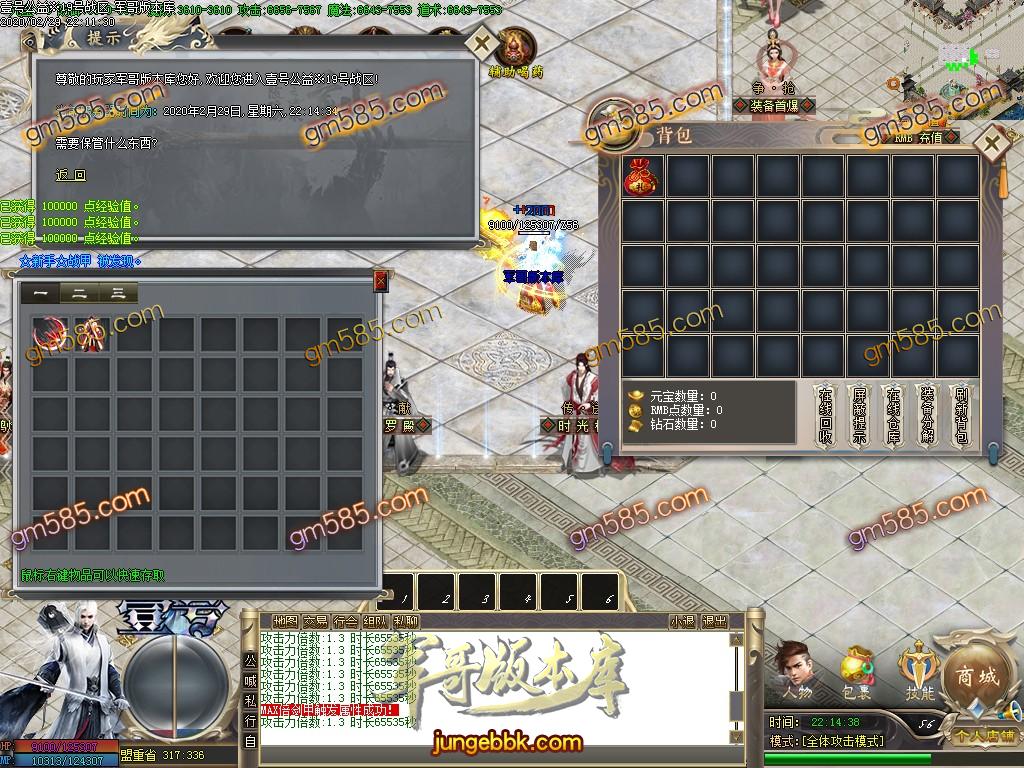Choose 装备分解 equipment breakdown

[x=927, y=415]
